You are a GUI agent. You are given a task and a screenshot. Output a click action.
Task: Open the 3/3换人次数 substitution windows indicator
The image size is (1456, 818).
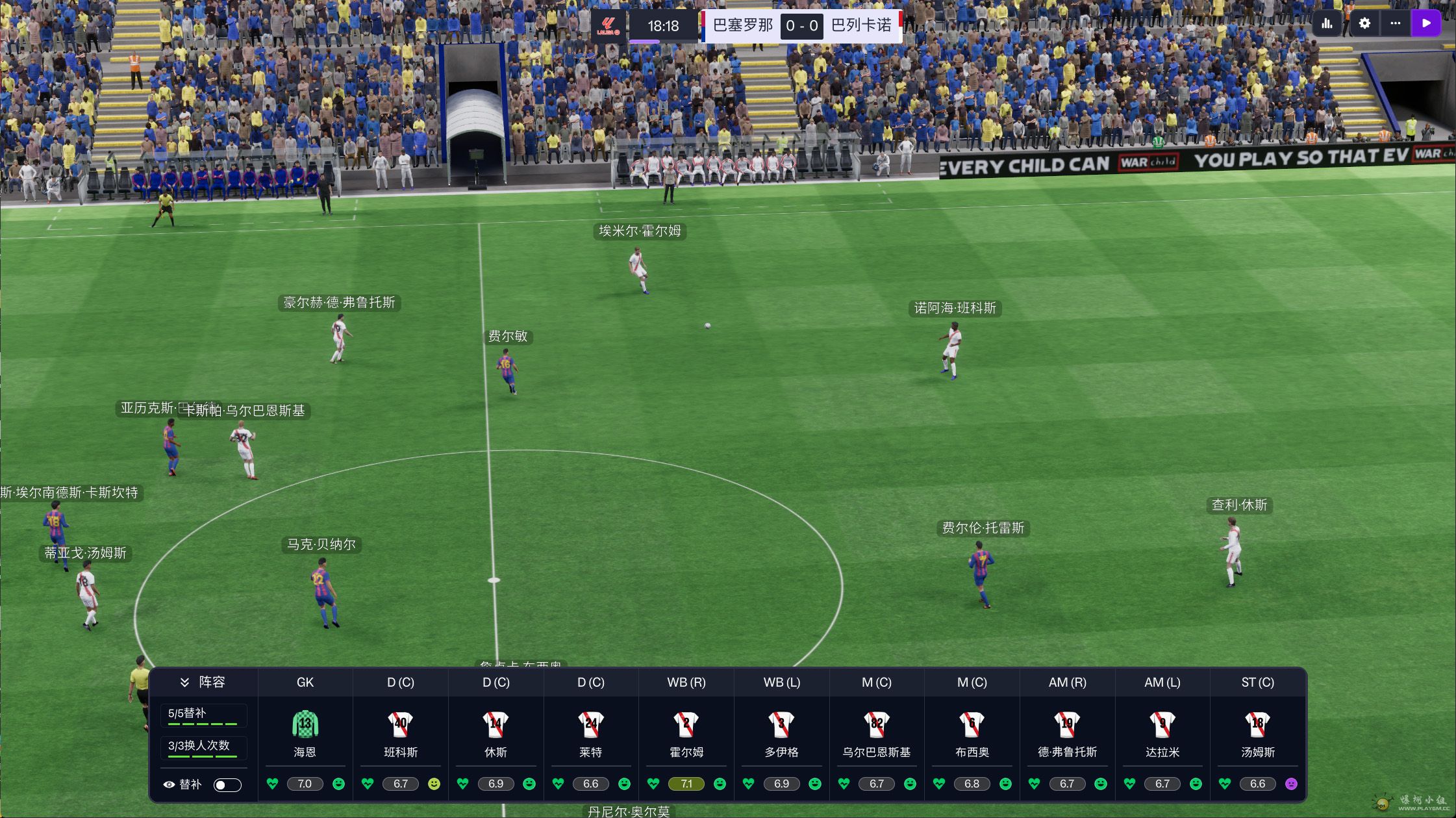point(203,747)
